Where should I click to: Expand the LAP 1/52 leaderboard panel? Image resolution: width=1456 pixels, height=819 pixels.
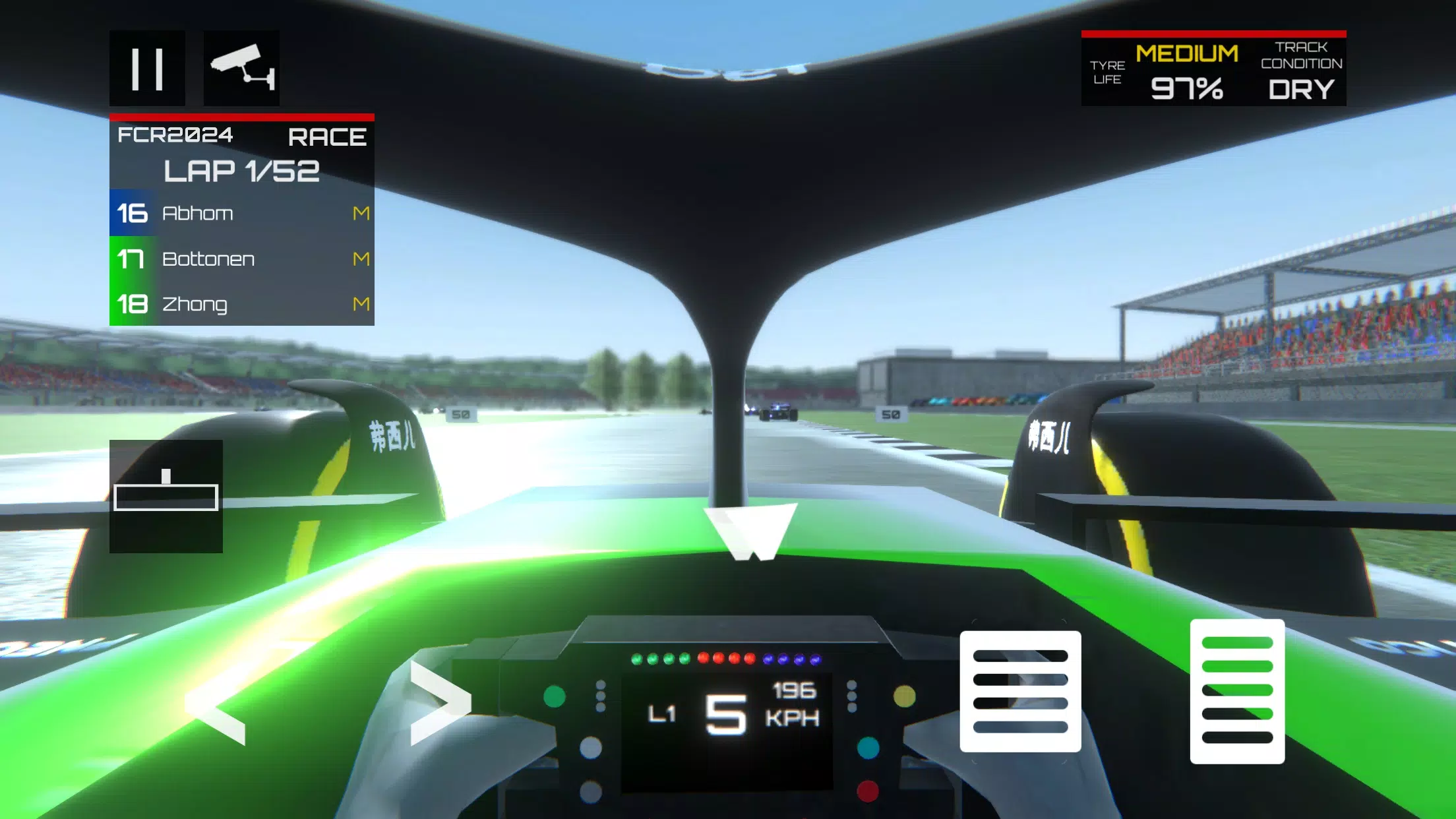(x=241, y=170)
